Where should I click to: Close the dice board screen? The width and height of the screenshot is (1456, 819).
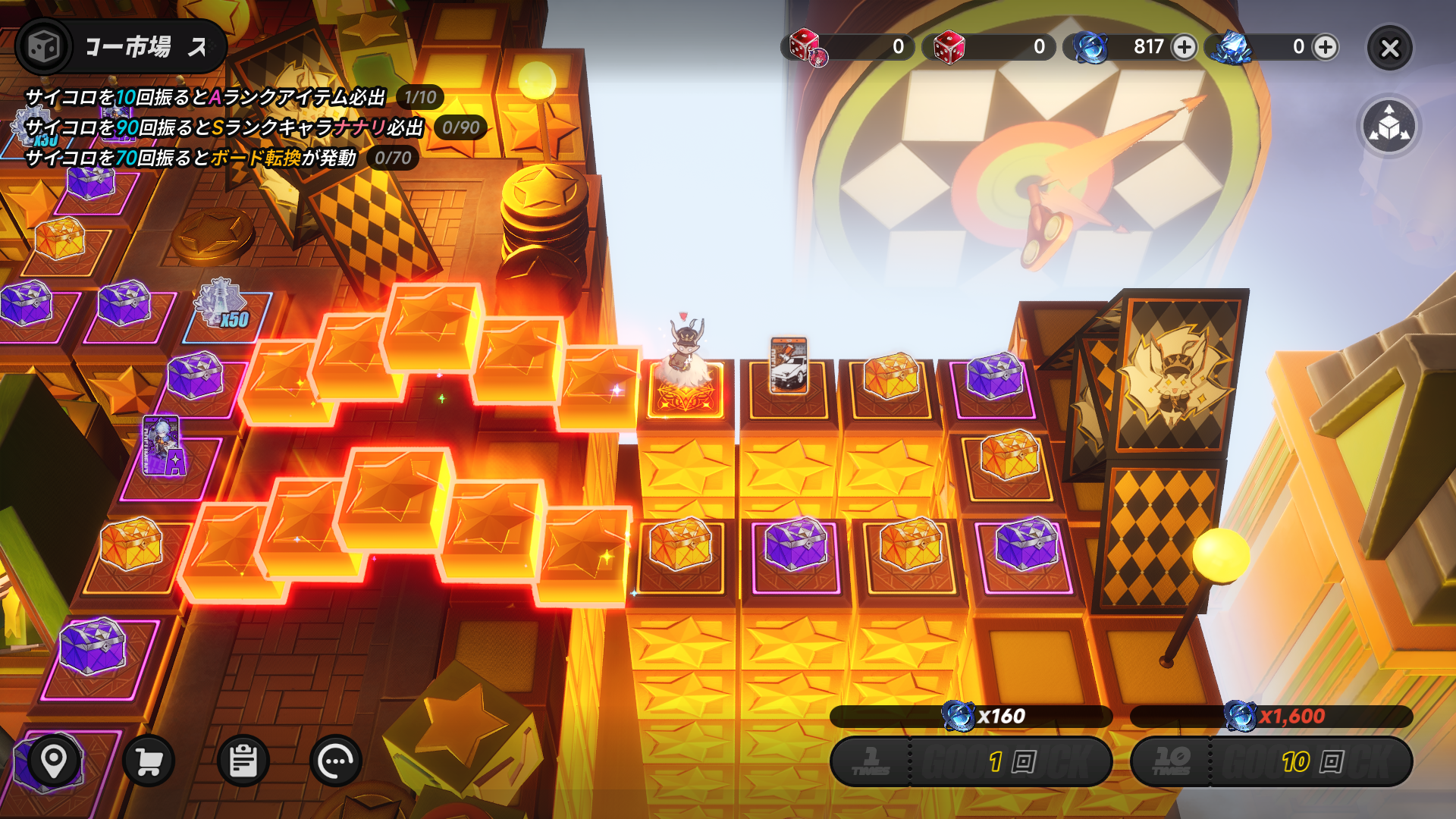pos(1389,49)
